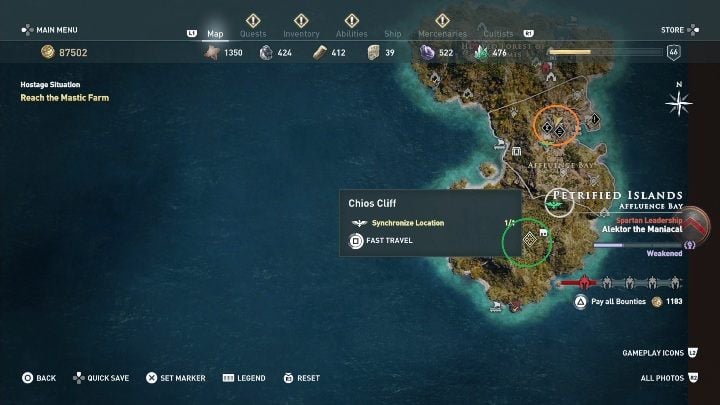Viewport: 720px width, 405px height.
Task: Open the Abilities tab
Action: pos(352,33)
